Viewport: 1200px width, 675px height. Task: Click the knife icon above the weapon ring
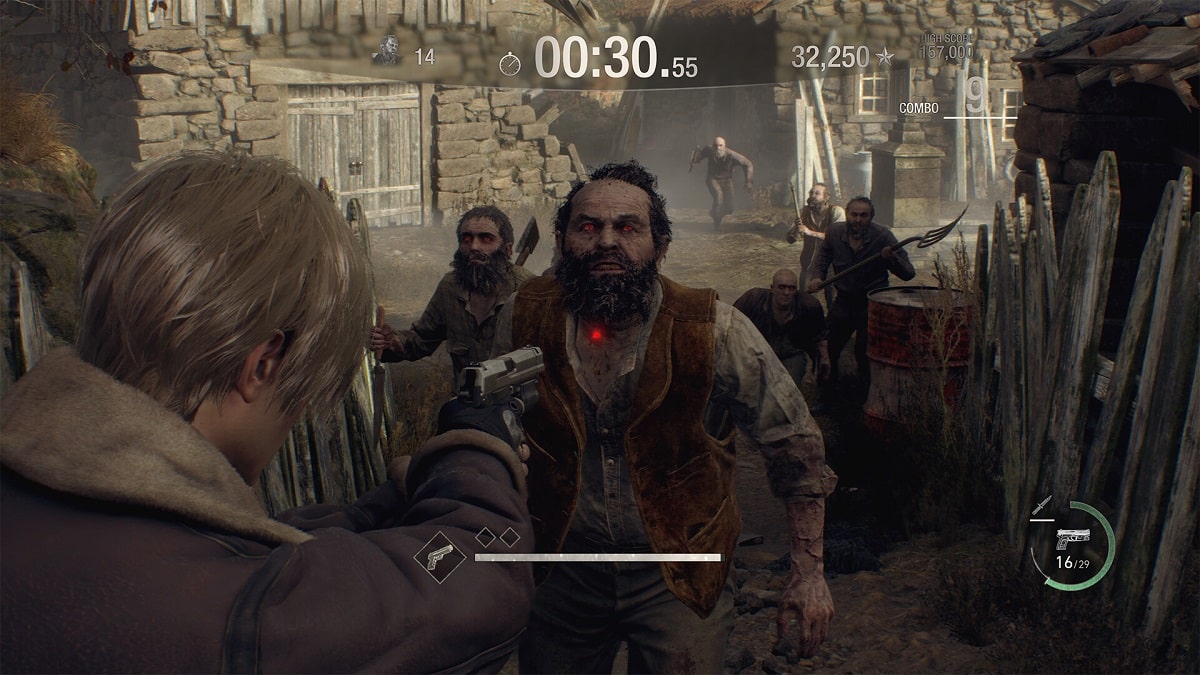coord(1044,506)
